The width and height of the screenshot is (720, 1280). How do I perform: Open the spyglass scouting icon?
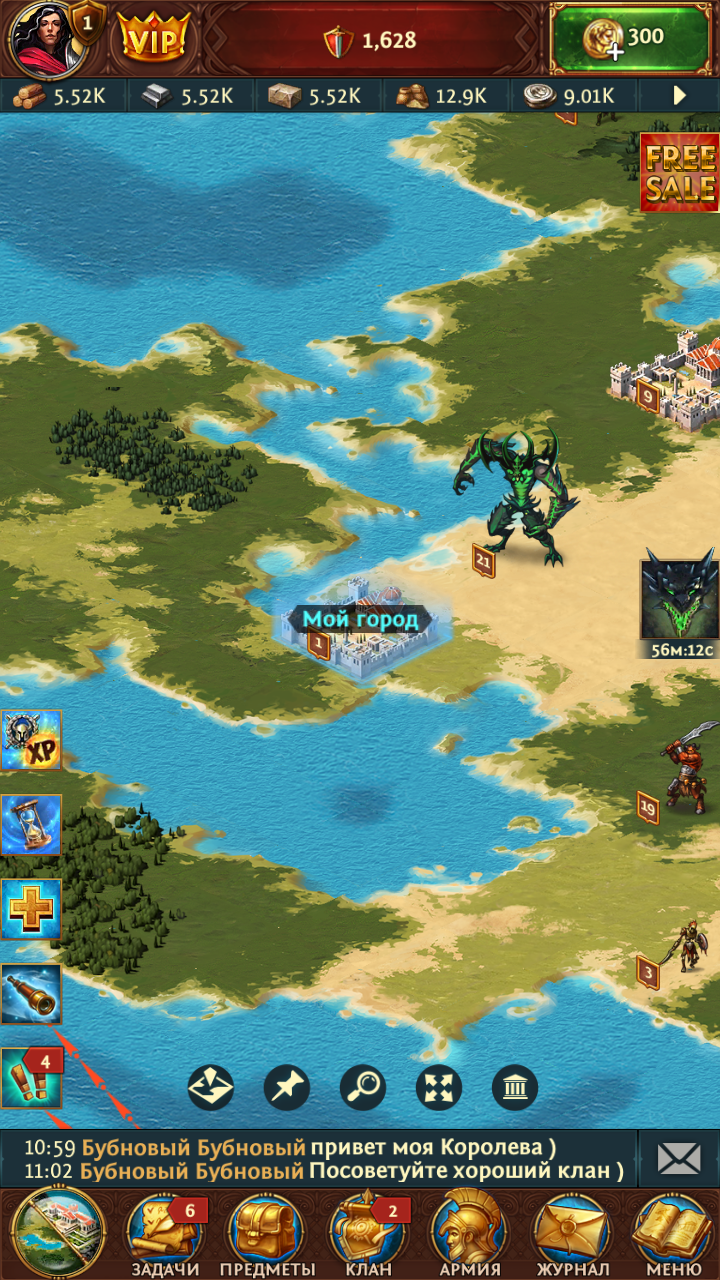(31, 994)
